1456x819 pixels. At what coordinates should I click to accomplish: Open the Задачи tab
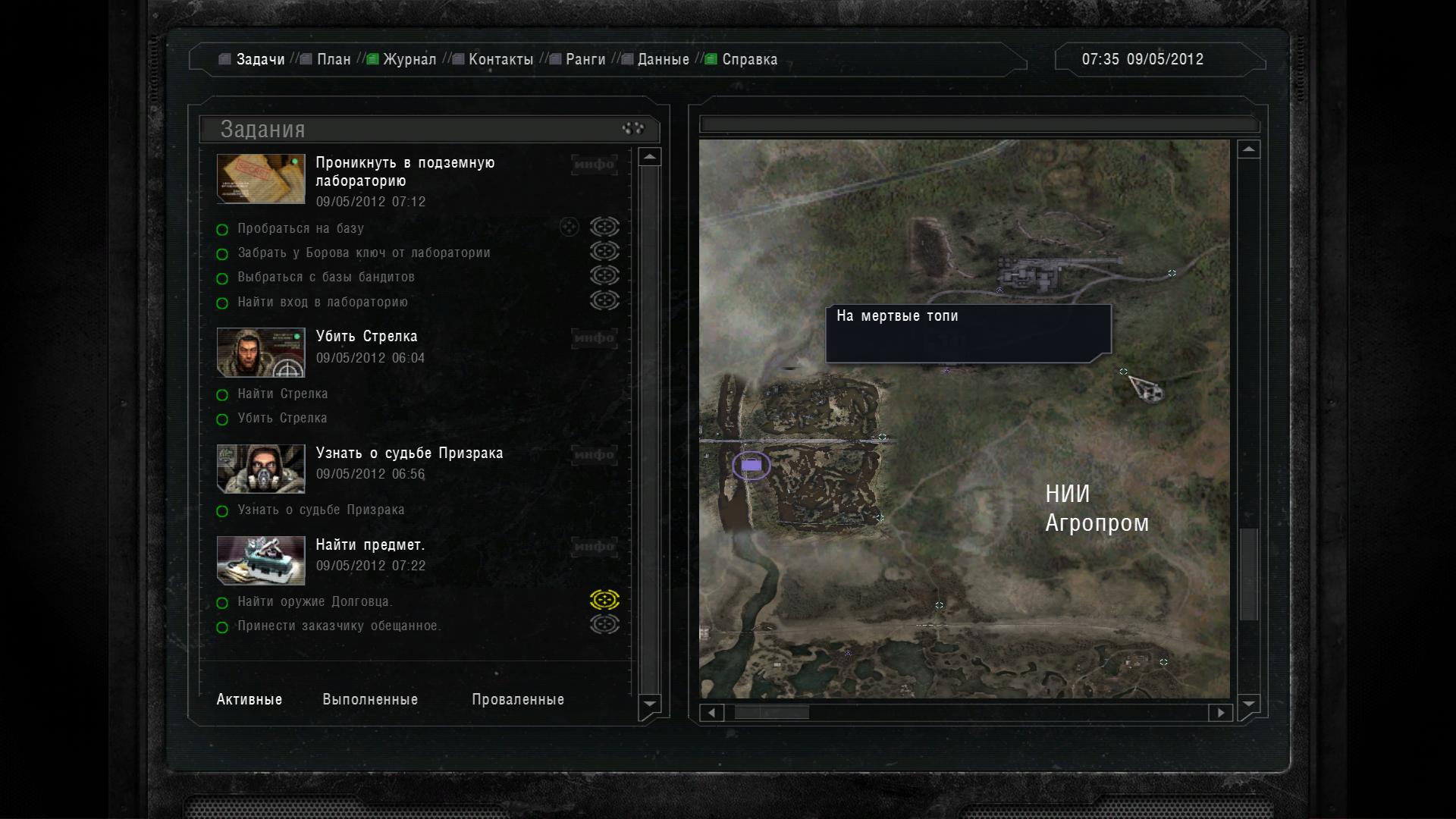259,59
